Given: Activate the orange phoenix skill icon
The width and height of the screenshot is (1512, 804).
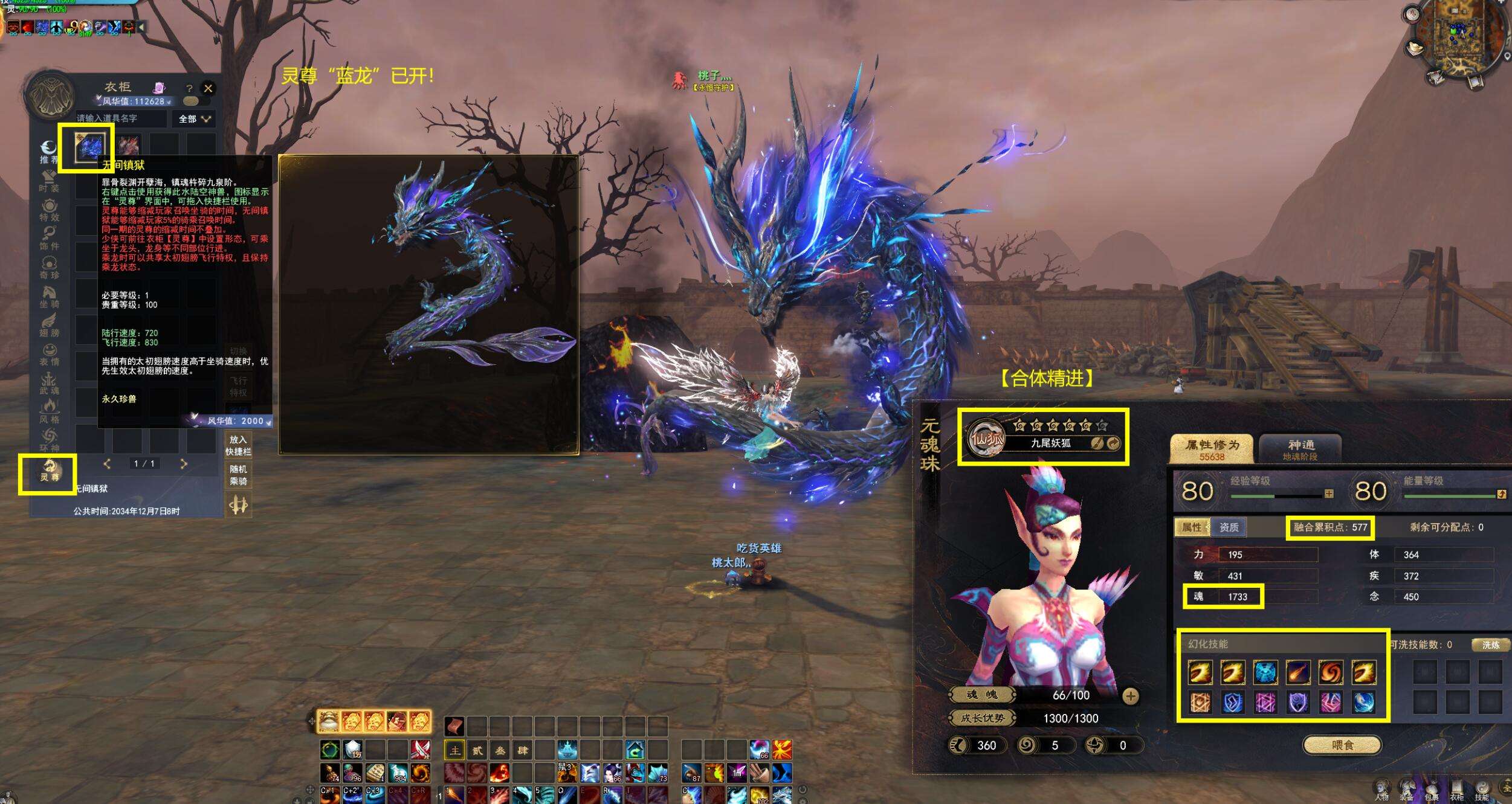Looking at the screenshot, I should (x=781, y=750).
